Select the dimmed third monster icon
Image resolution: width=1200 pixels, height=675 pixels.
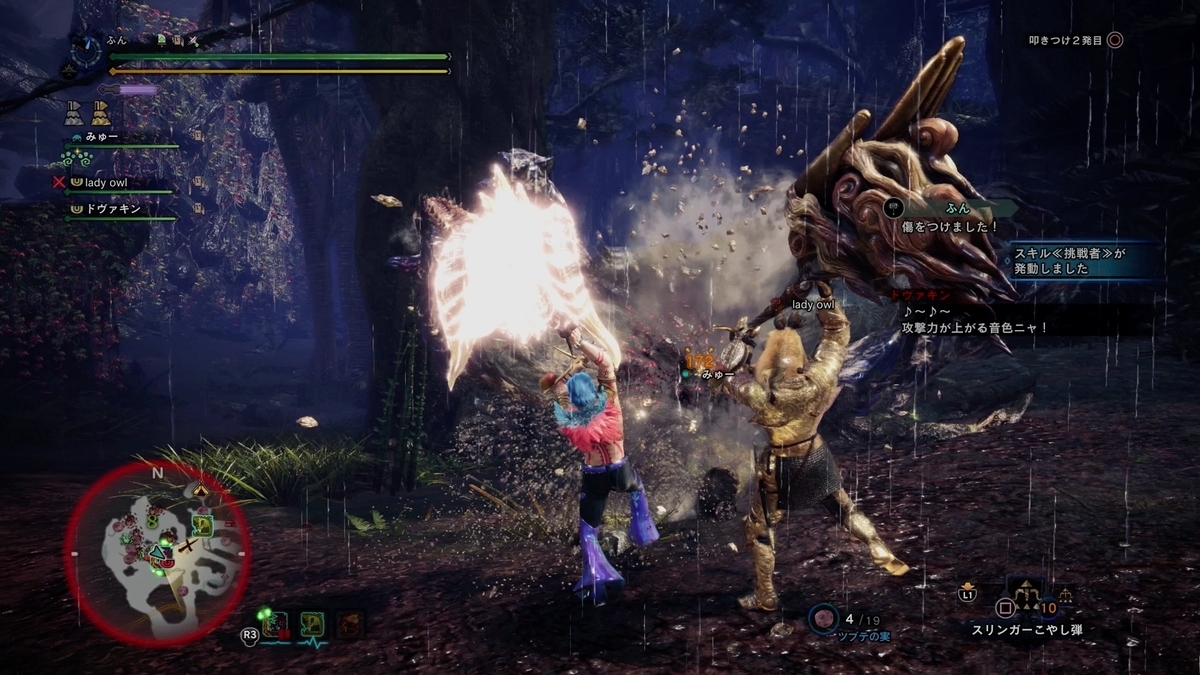coord(349,625)
